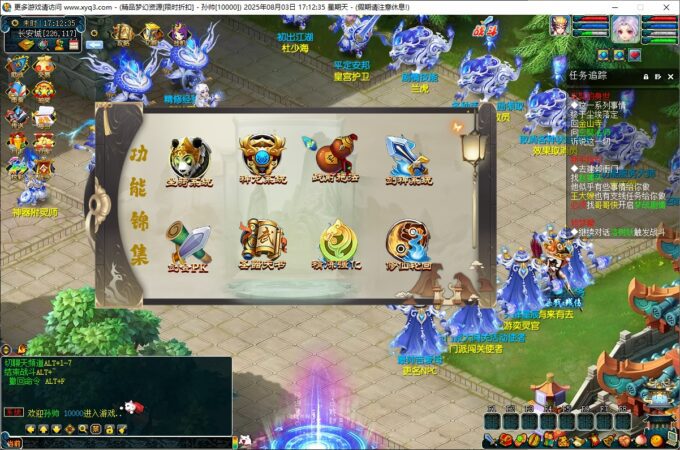This screenshot has width=680, height=450.
Task: Click the chat magnifier search button
Action: 83,429
